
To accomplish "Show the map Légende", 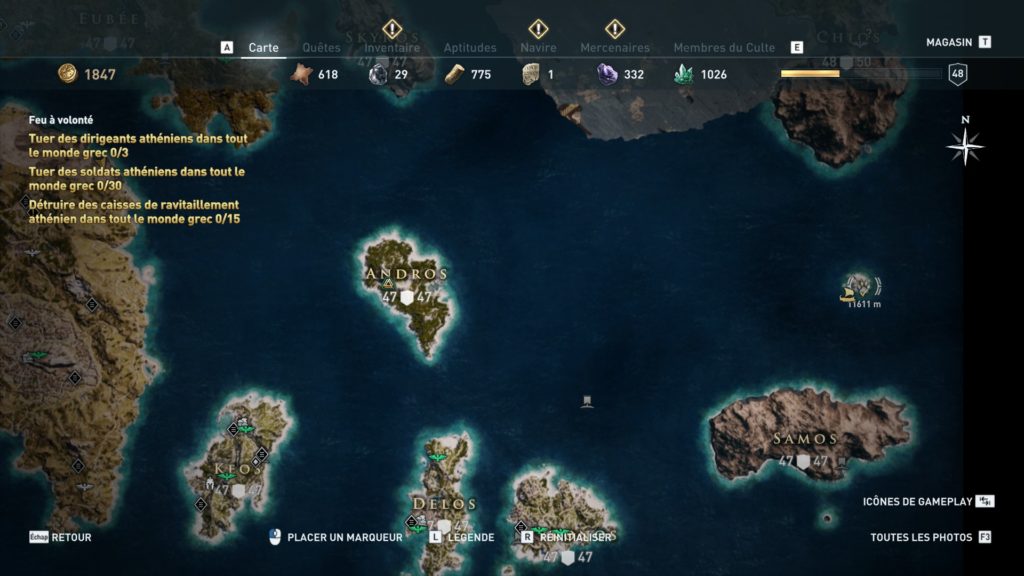I will [x=470, y=537].
